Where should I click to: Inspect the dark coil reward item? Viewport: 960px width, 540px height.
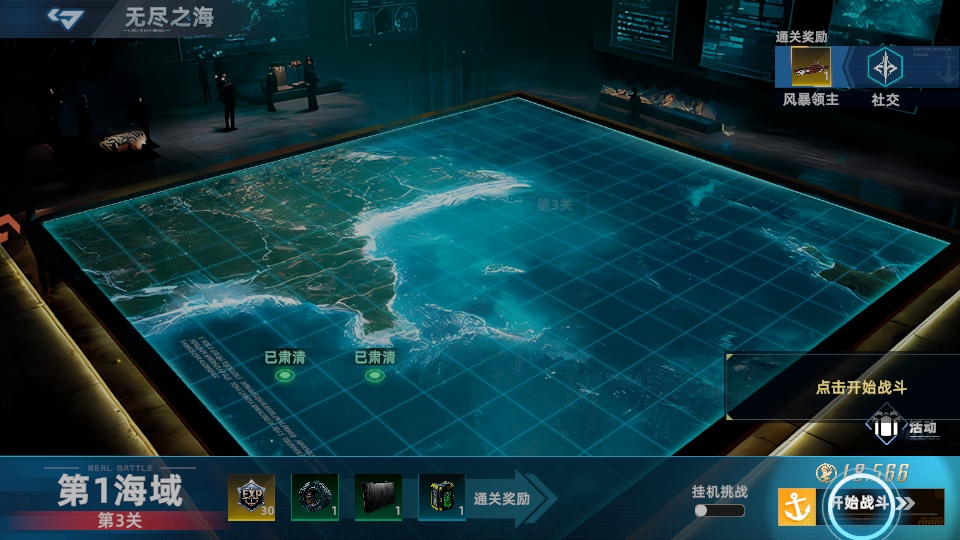click(x=314, y=497)
